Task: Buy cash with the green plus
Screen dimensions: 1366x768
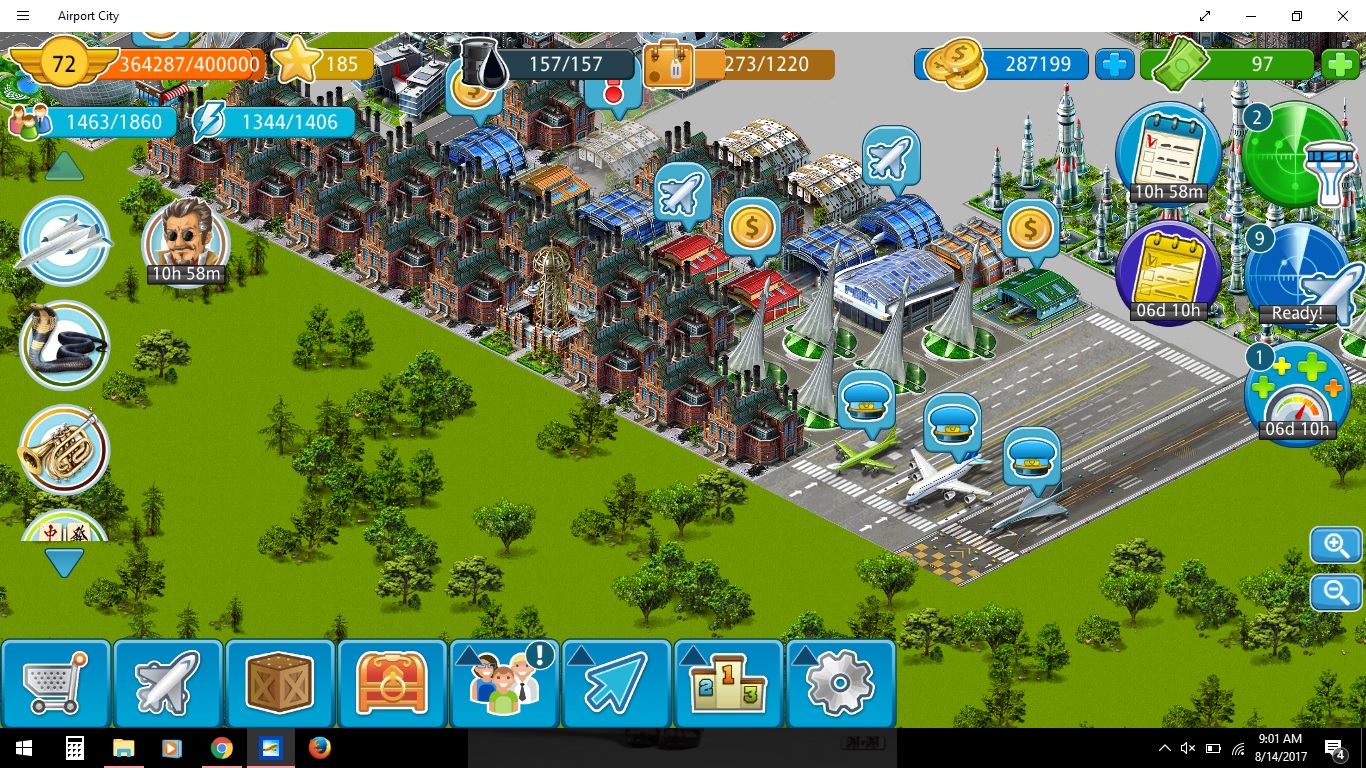Action: pos(1340,65)
